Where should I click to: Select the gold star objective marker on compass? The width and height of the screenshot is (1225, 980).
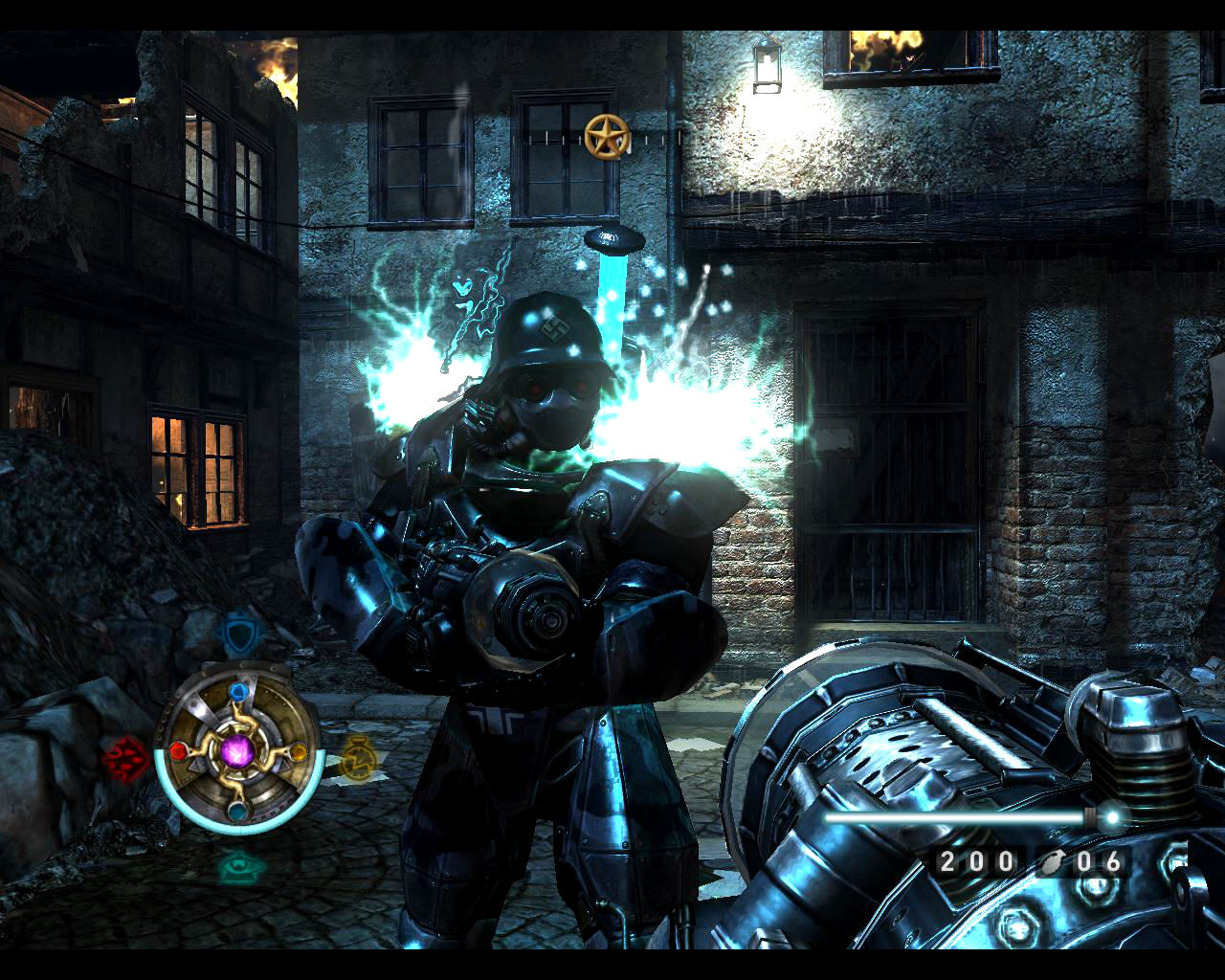605,137
